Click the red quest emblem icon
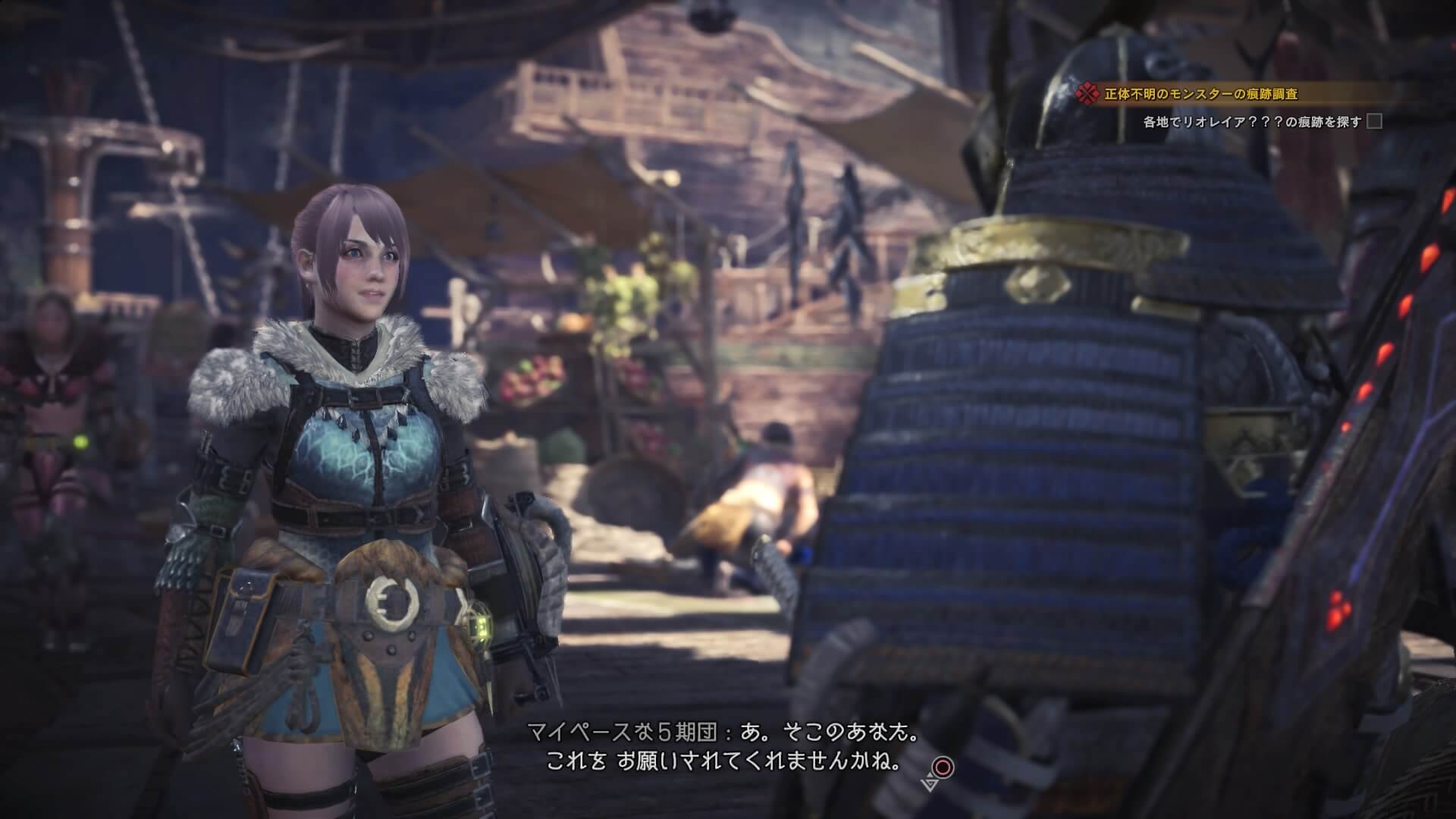1456x819 pixels. click(1088, 94)
